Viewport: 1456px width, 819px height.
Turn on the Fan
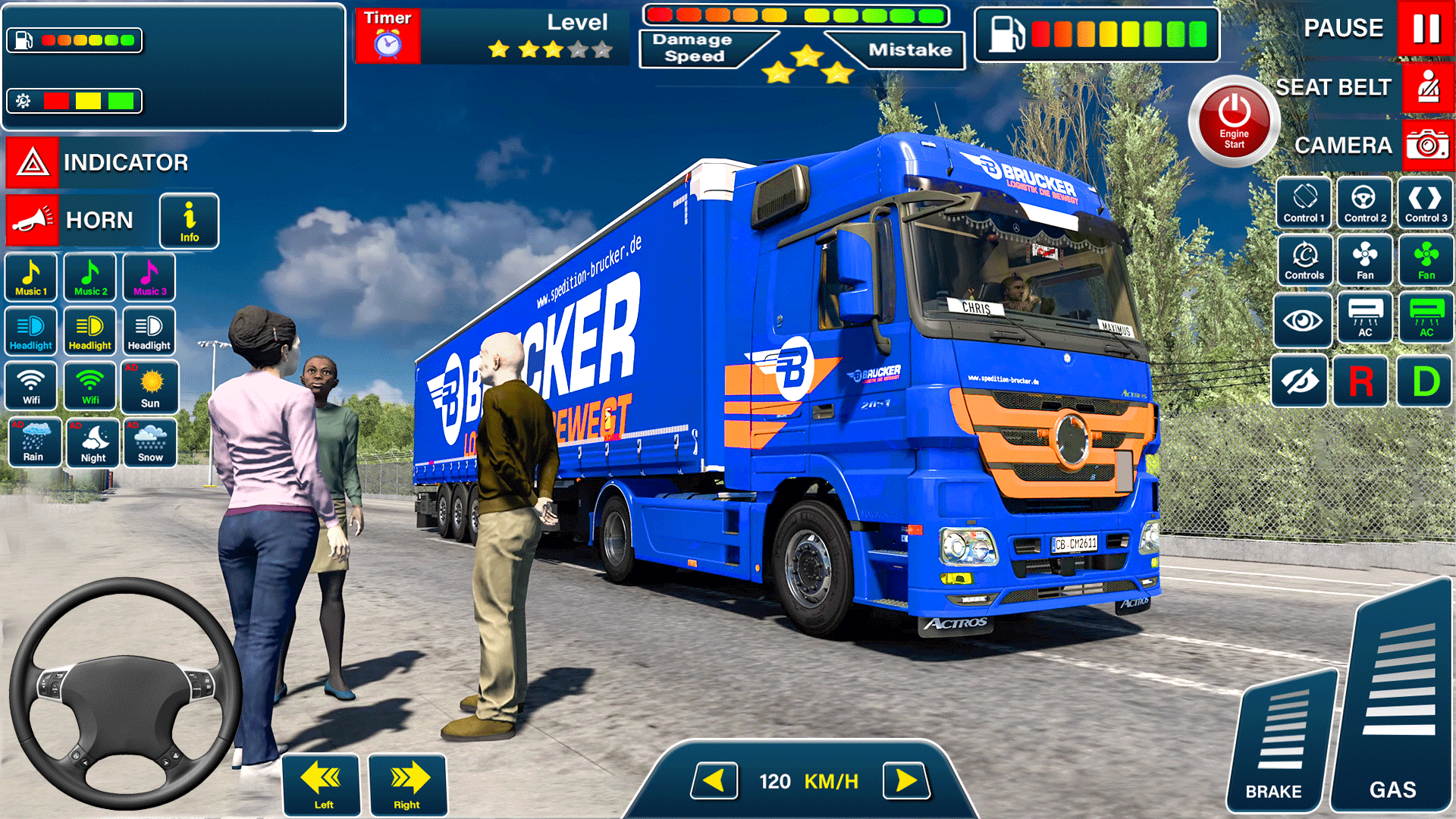(1364, 260)
